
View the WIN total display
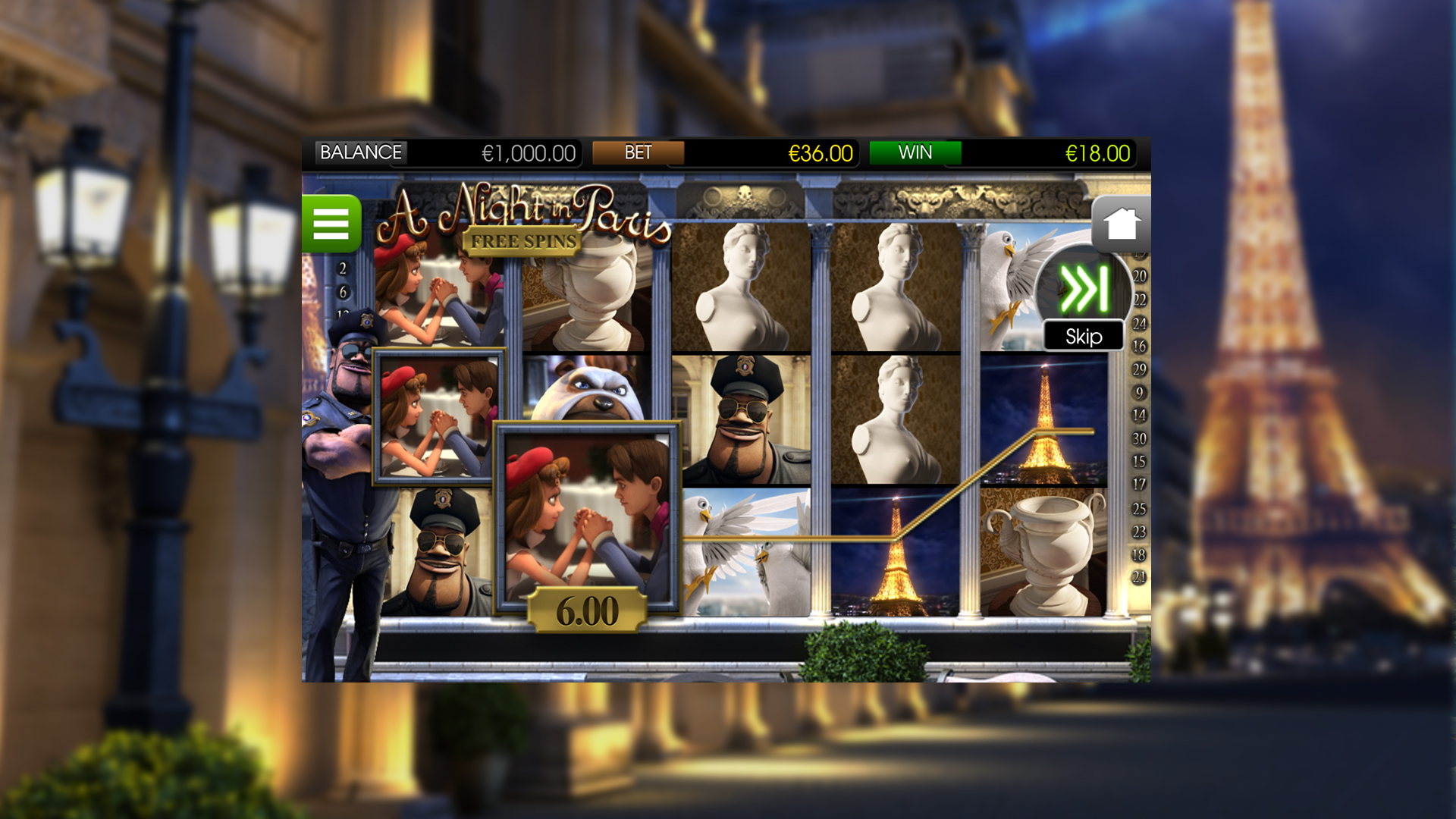coord(916,152)
